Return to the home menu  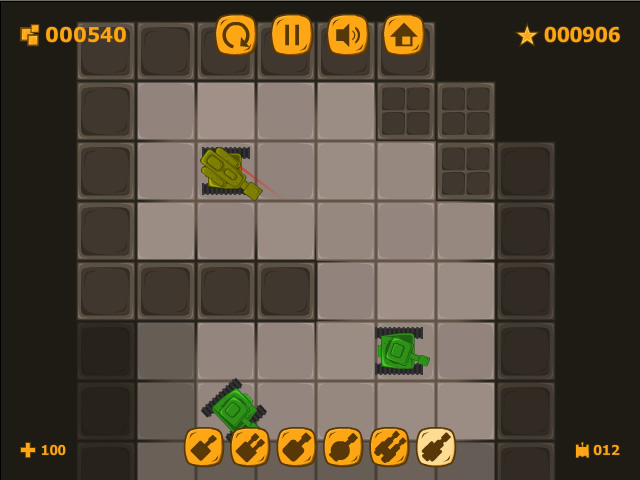(404, 35)
